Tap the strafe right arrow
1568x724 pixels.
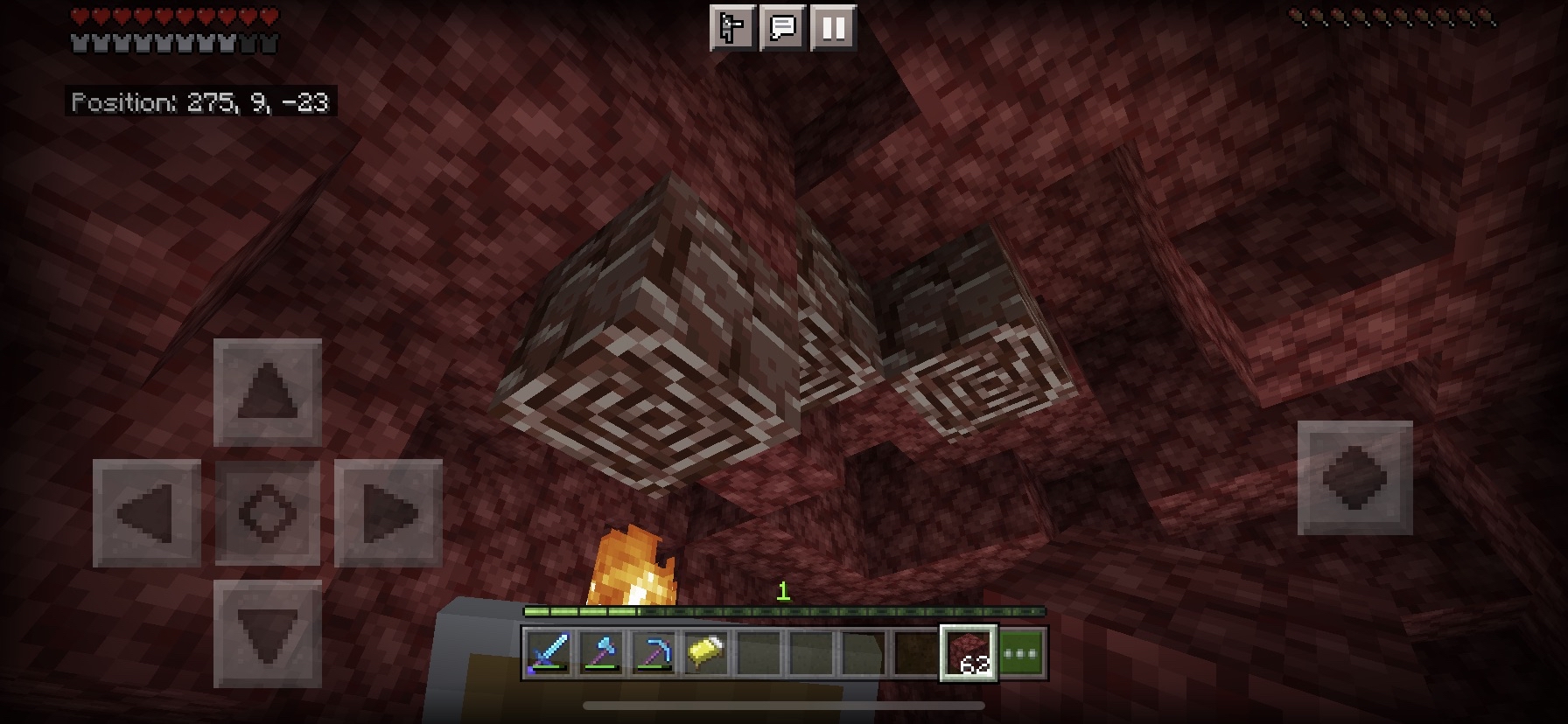tap(388, 512)
